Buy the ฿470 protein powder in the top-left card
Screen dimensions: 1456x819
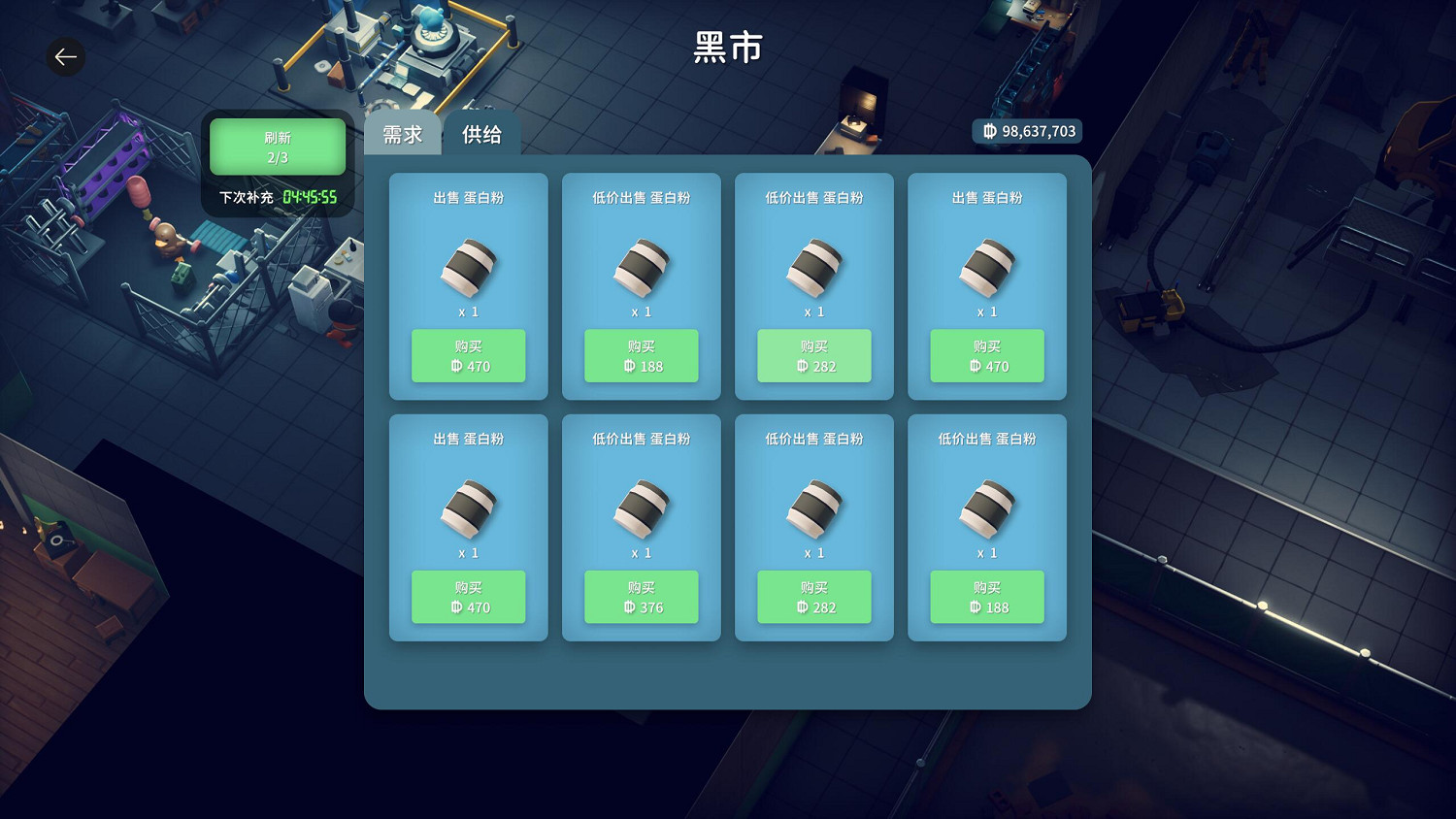tap(470, 355)
